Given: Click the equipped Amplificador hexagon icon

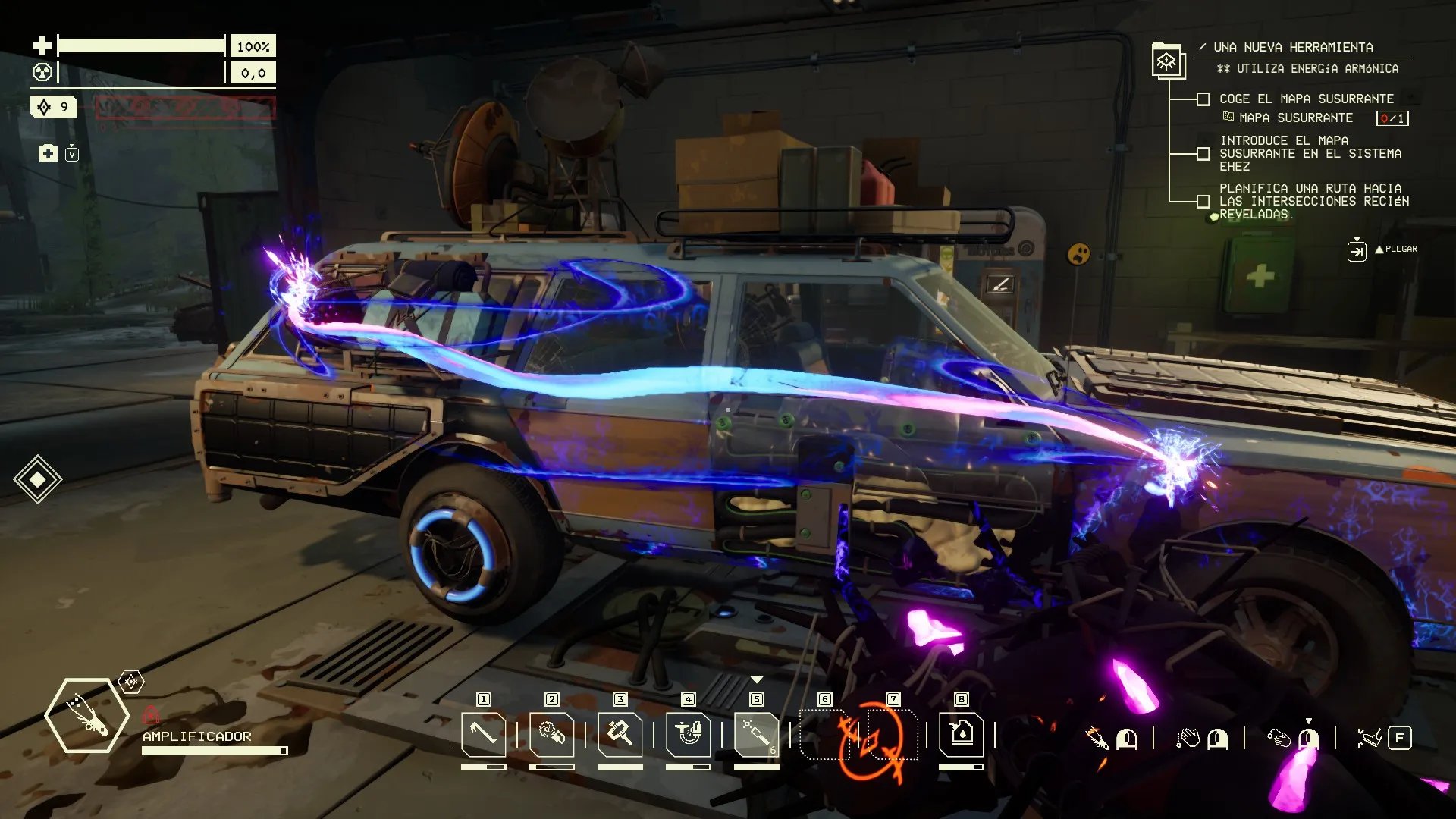Looking at the screenshot, I should [86, 716].
